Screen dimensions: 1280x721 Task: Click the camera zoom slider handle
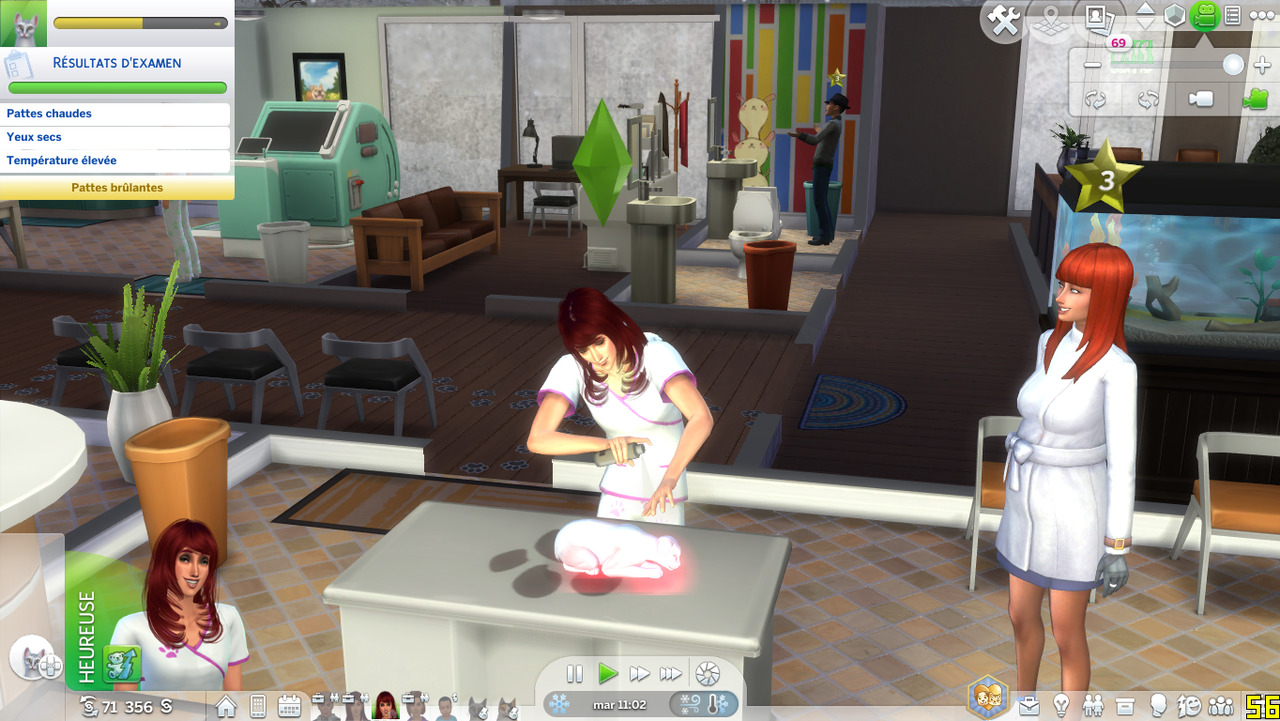point(1233,65)
